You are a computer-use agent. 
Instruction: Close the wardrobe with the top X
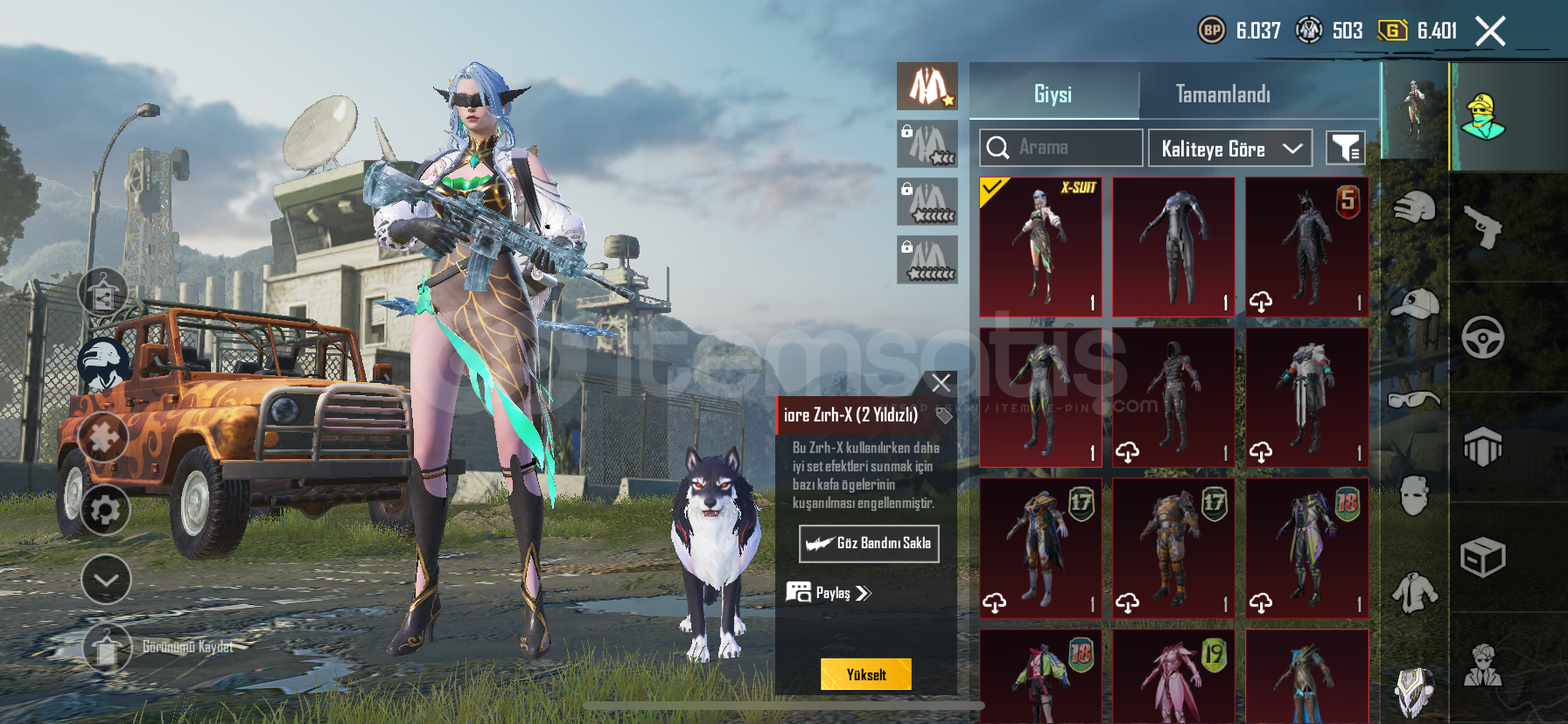tap(1490, 31)
